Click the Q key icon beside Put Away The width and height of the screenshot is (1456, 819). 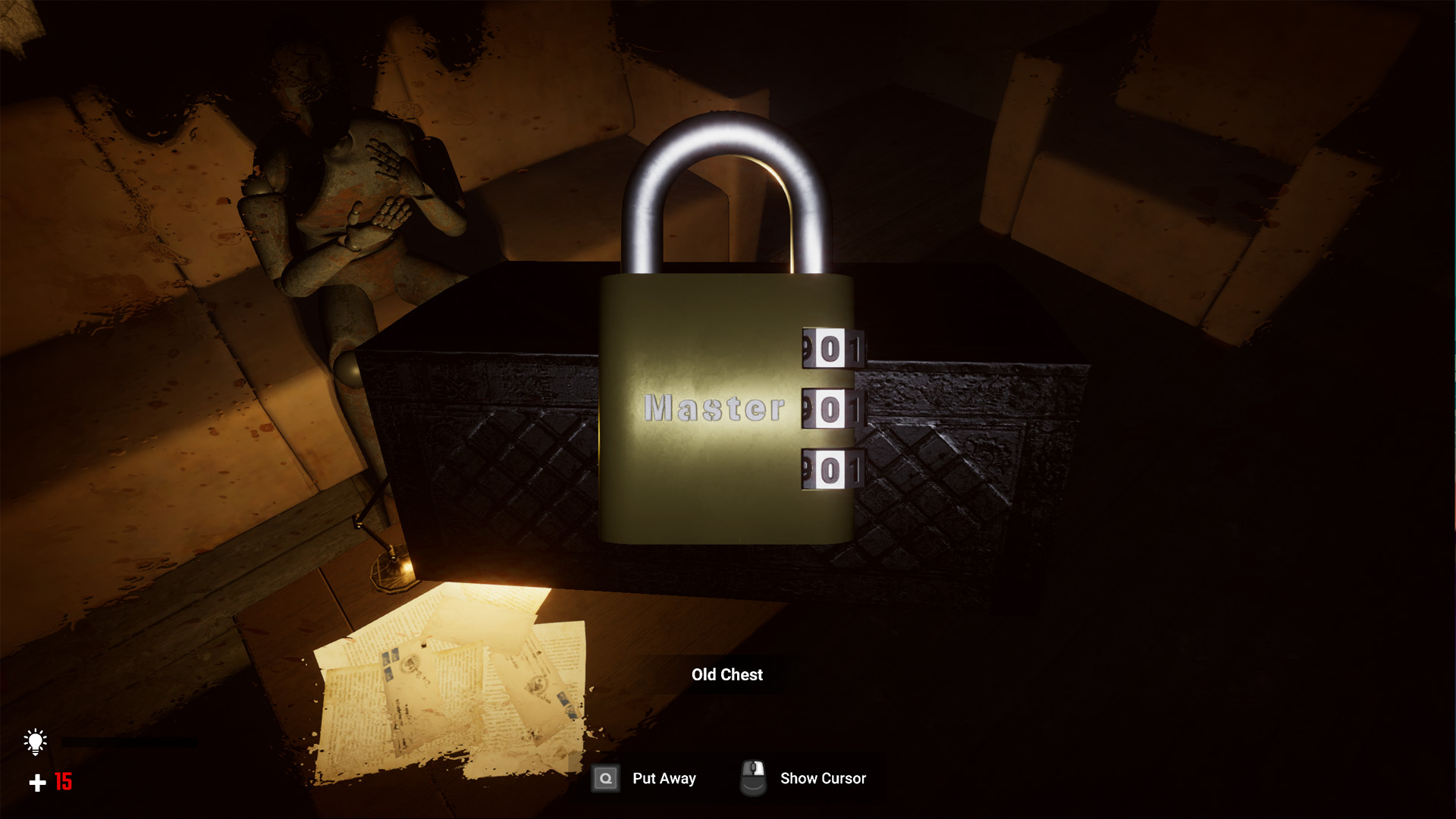(605, 778)
